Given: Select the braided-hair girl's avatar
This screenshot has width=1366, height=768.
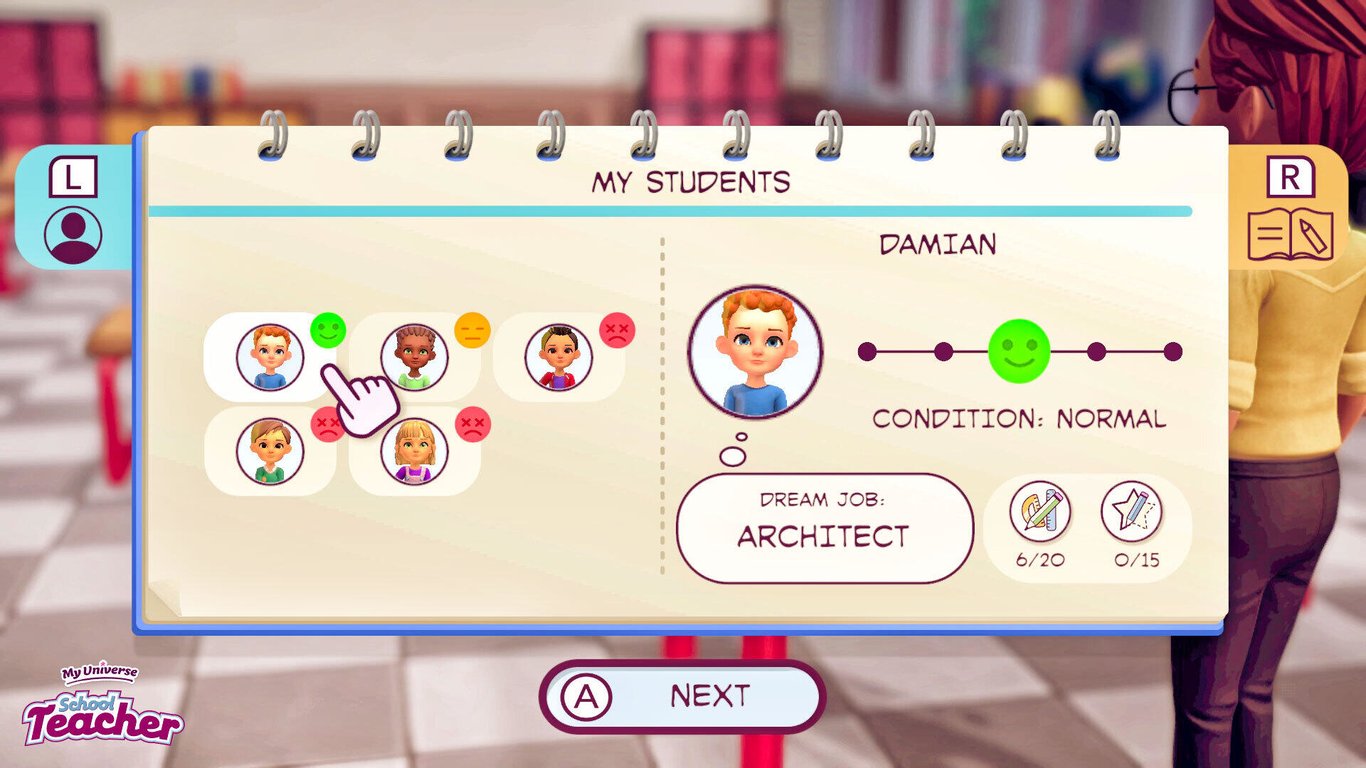Looking at the screenshot, I should coord(413,357).
